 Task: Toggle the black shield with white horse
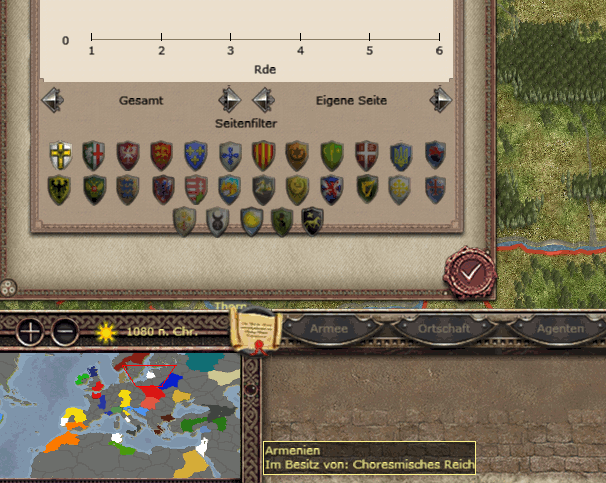pos(313,220)
